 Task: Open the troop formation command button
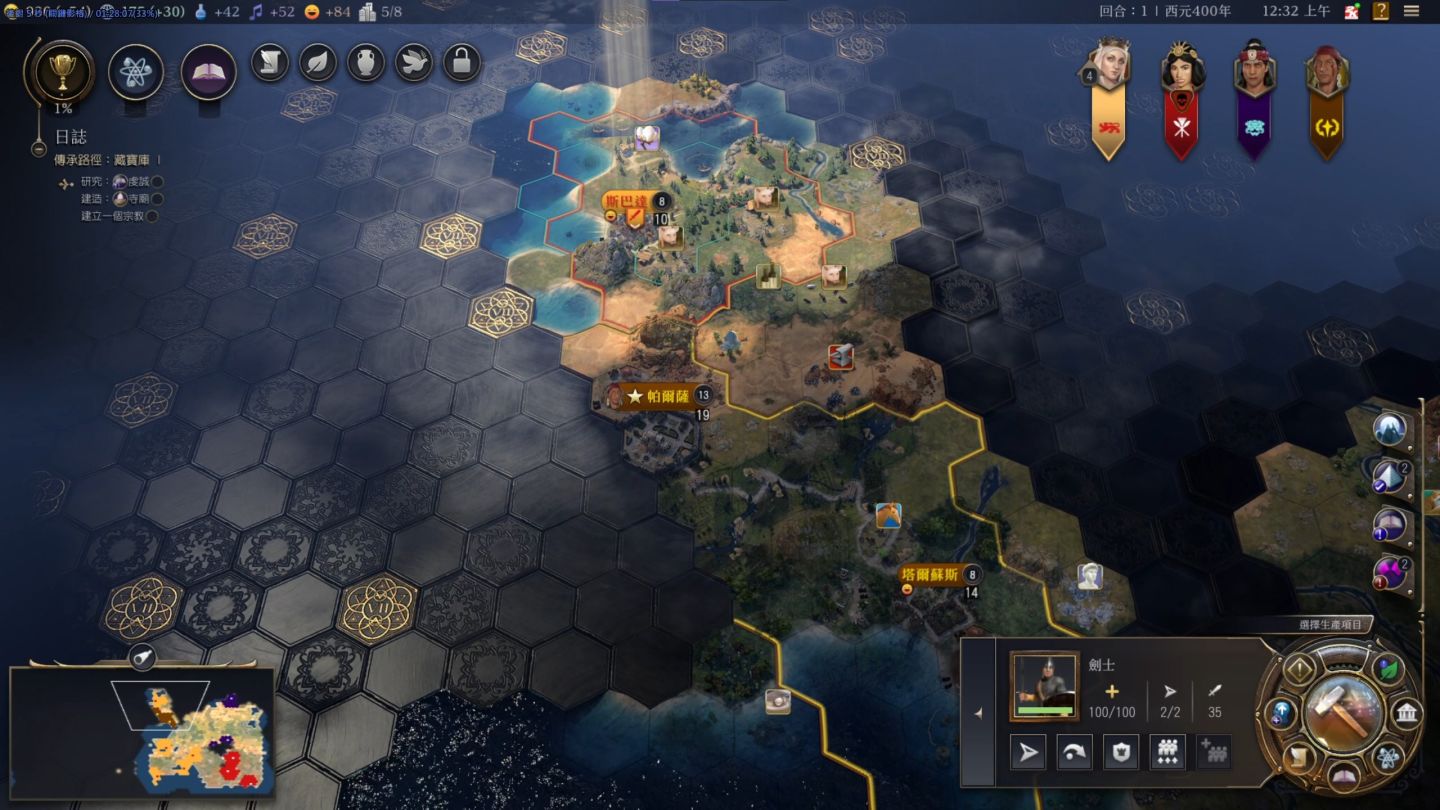[1167, 752]
